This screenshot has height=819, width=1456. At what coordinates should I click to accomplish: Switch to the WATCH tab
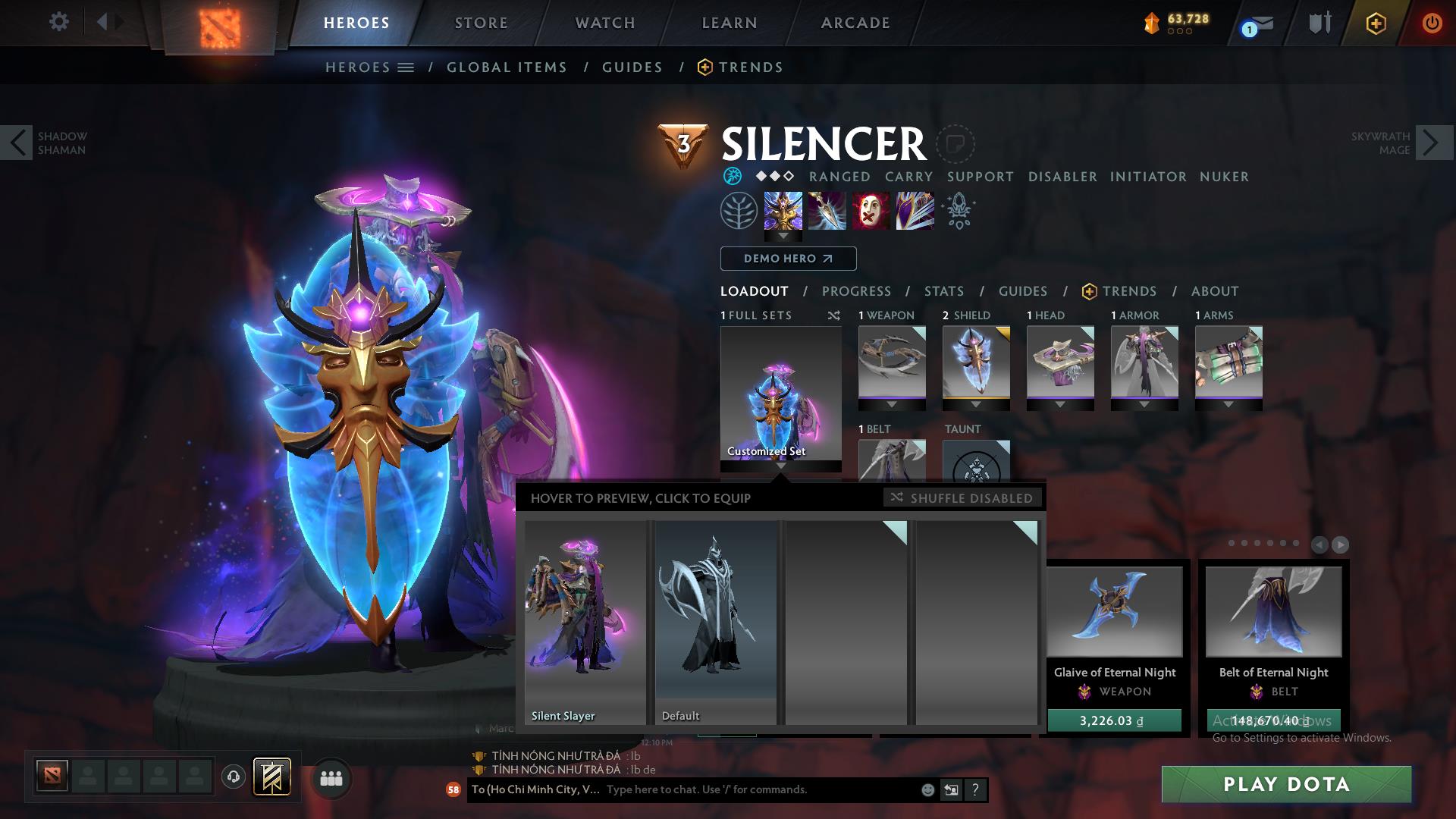tap(603, 23)
